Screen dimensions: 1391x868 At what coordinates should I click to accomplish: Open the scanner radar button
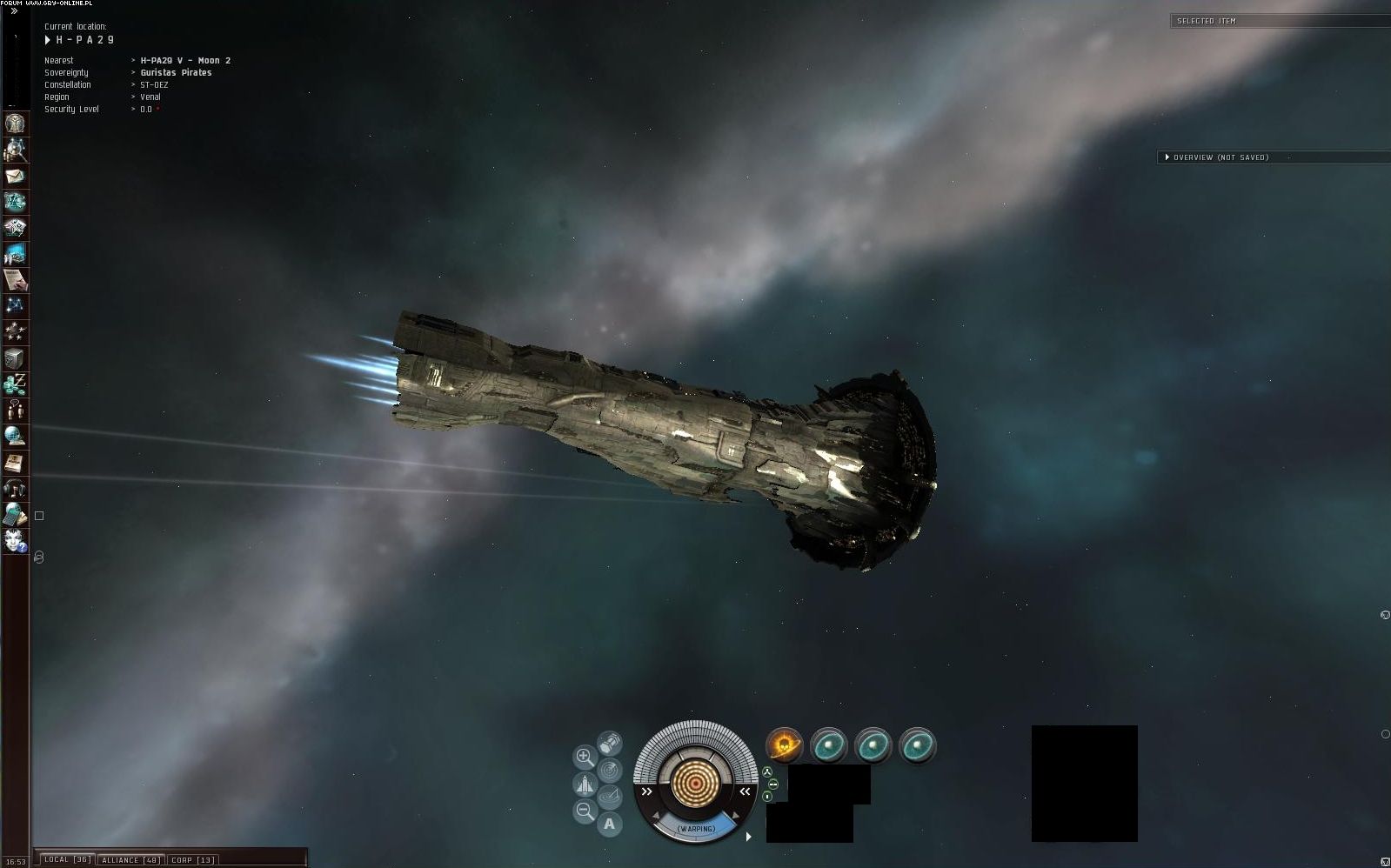point(609,770)
